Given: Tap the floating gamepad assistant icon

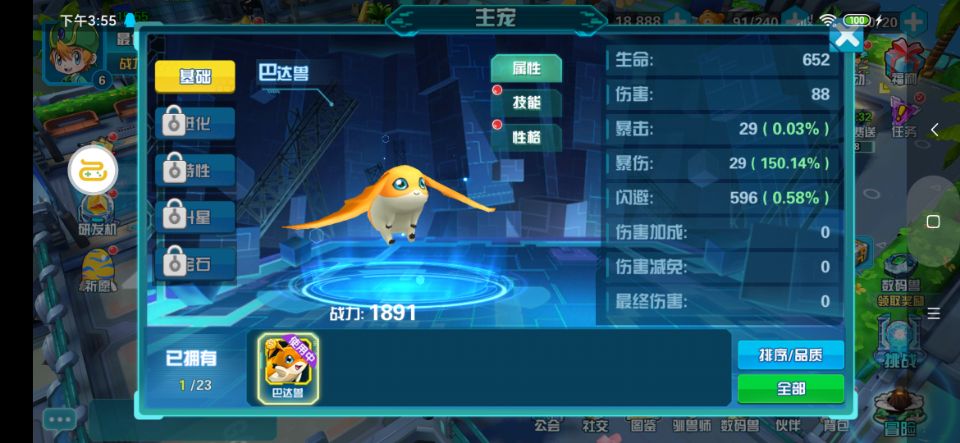Looking at the screenshot, I should coord(93,172).
